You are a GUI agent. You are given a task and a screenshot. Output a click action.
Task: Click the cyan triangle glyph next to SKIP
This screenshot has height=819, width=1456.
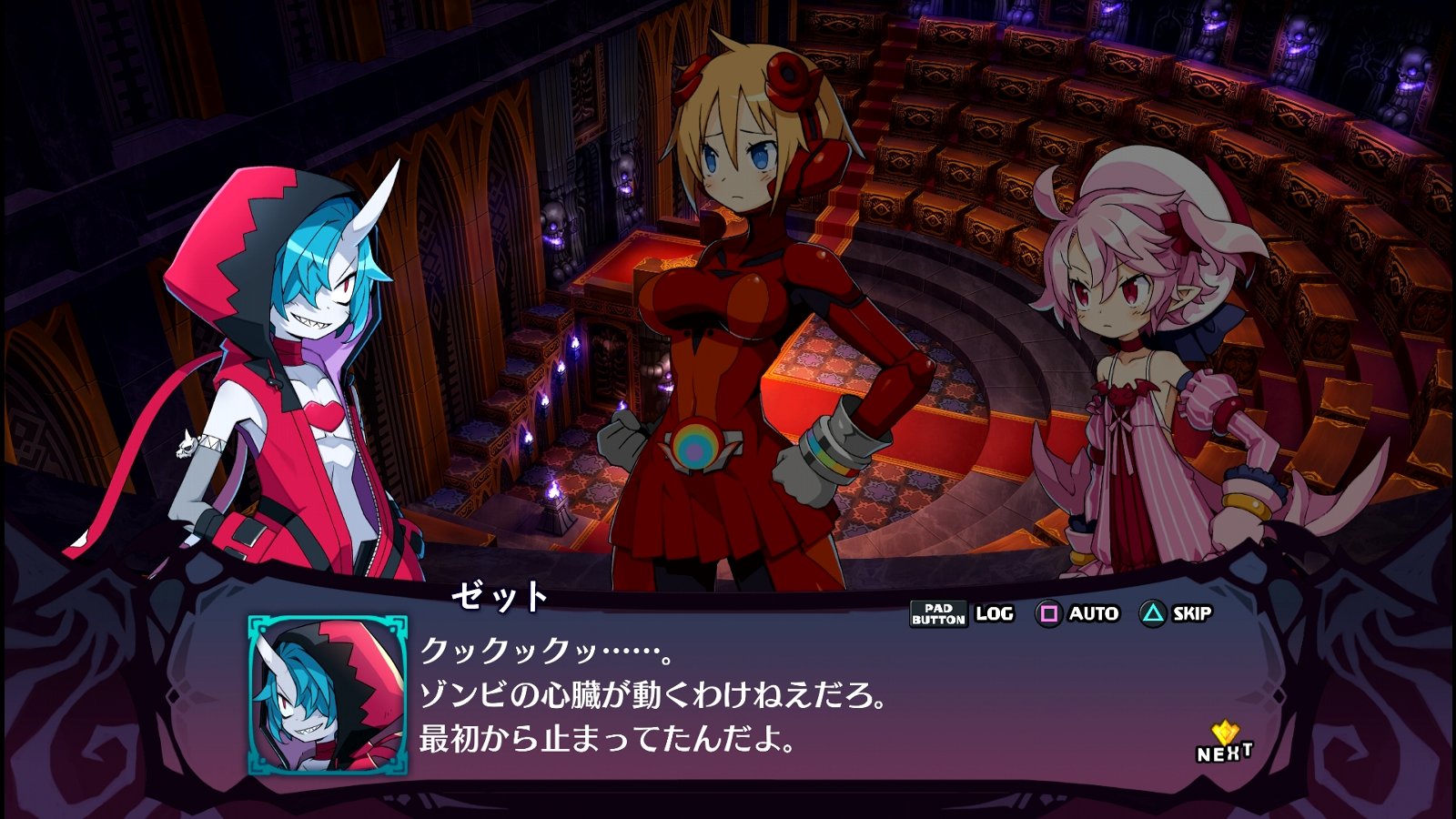pos(1154,613)
